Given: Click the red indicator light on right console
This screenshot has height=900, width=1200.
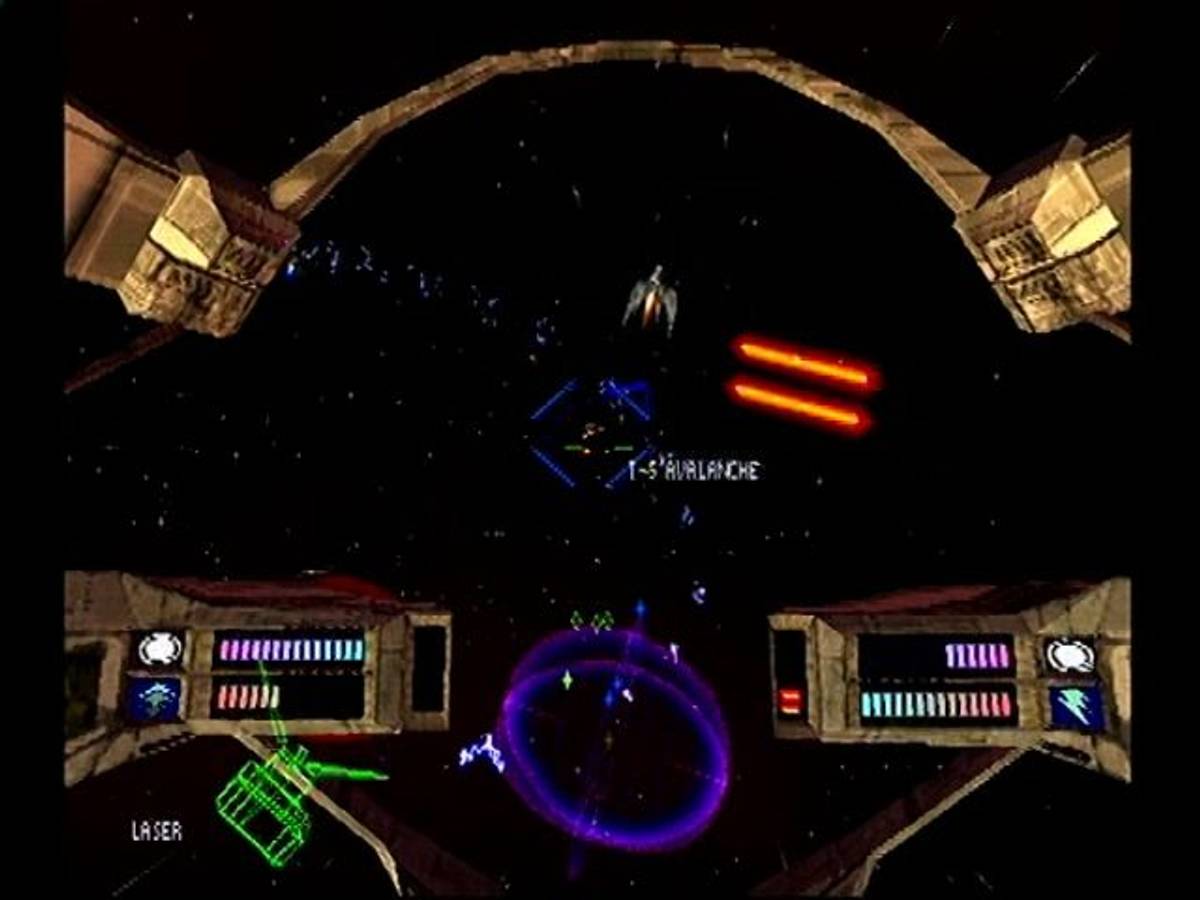Looking at the screenshot, I should click(790, 701).
